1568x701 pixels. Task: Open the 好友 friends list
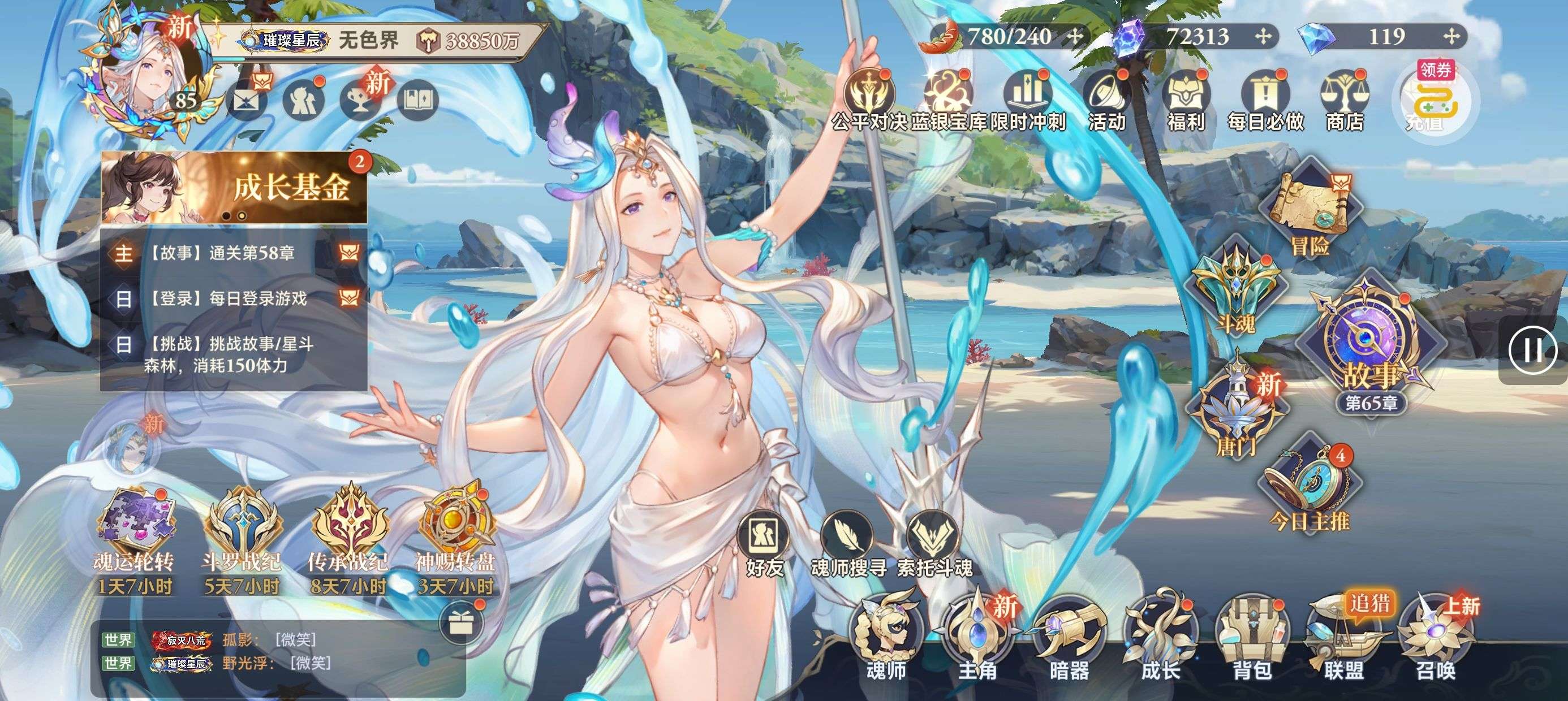[x=765, y=544]
